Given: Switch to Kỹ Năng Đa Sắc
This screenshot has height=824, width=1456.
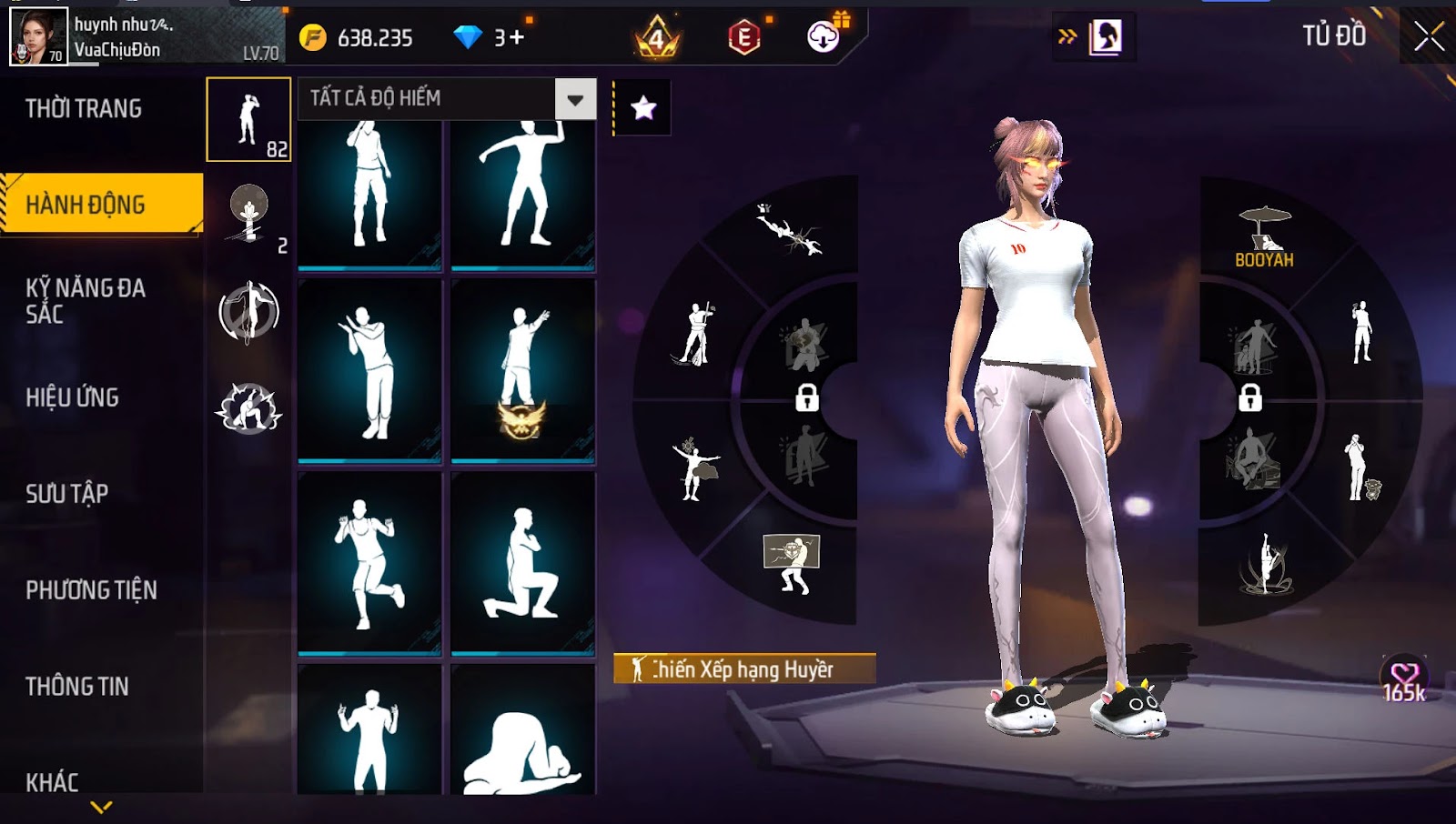Looking at the screenshot, I should click(86, 301).
